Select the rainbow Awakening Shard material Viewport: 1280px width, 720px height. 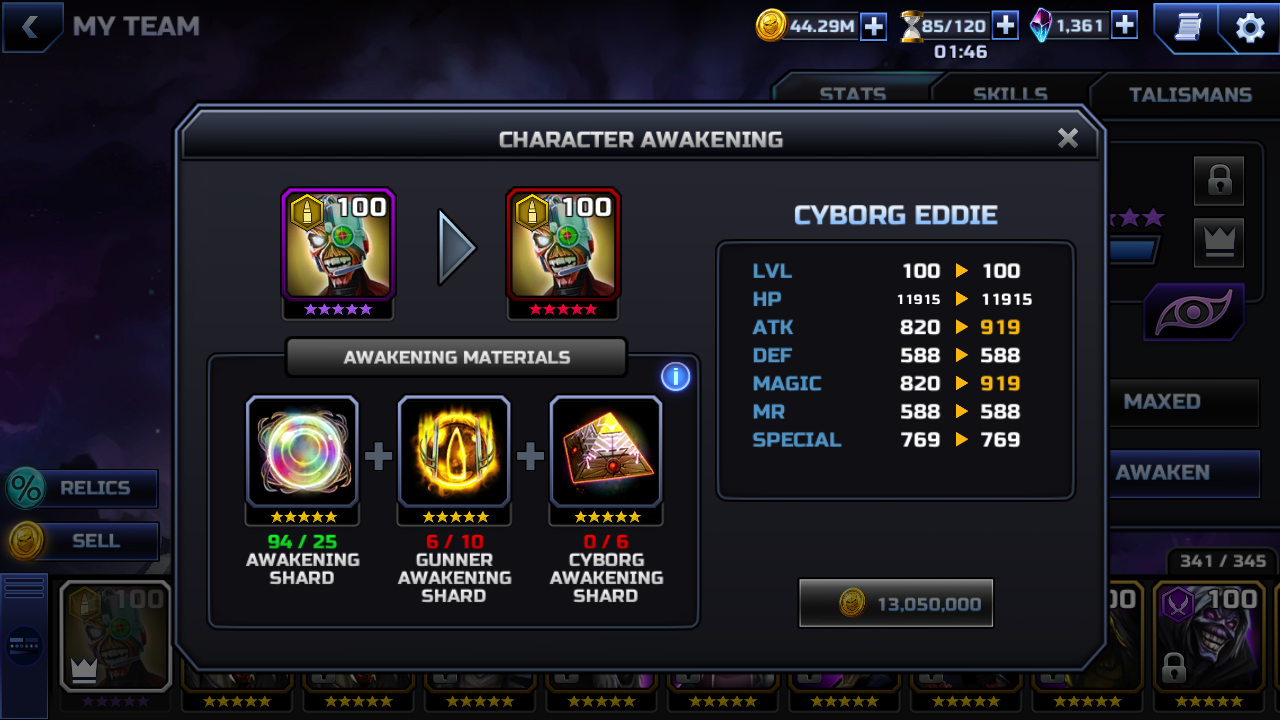pos(302,451)
